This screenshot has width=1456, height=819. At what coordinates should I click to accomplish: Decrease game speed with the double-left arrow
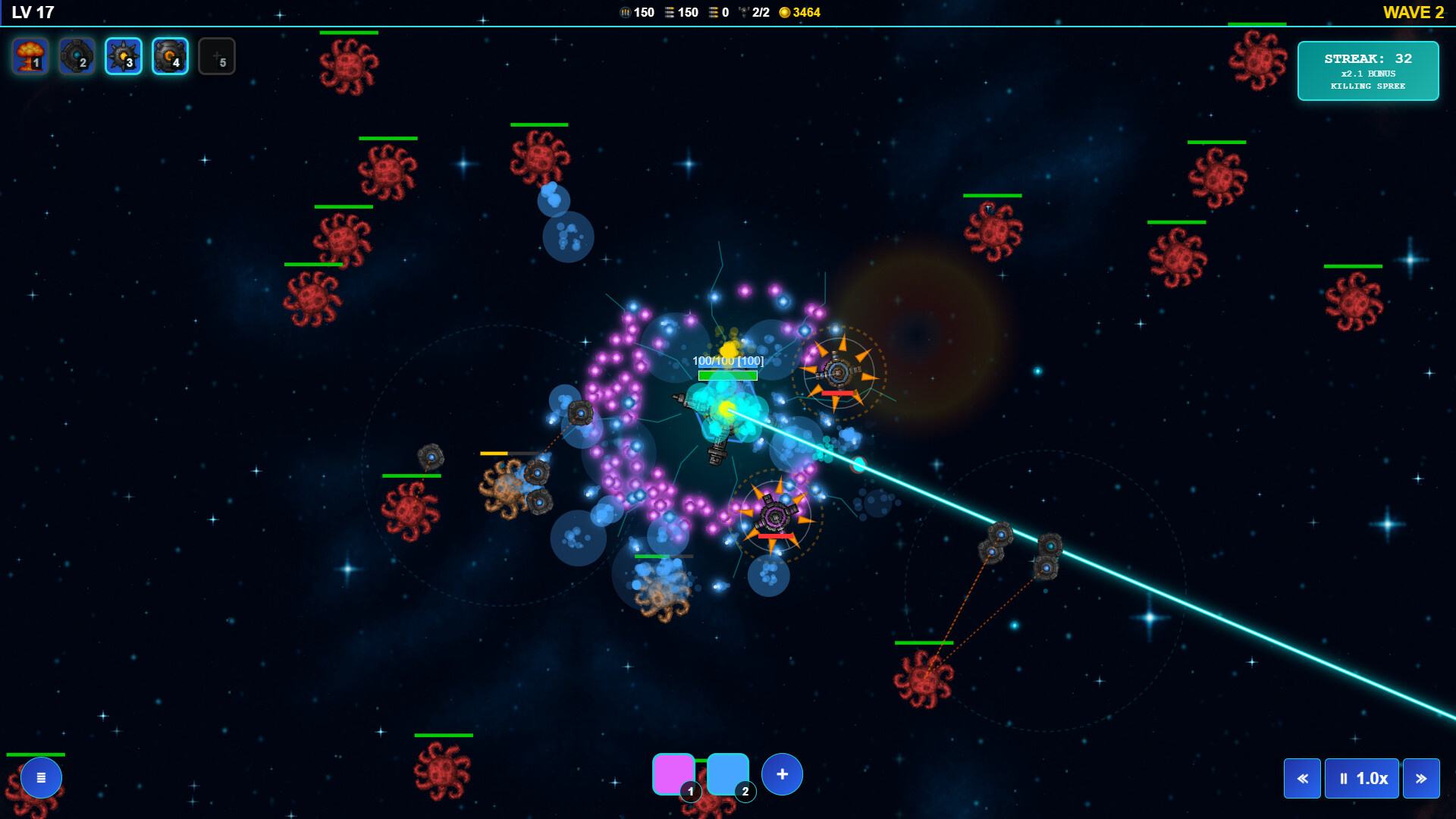coord(1302,778)
